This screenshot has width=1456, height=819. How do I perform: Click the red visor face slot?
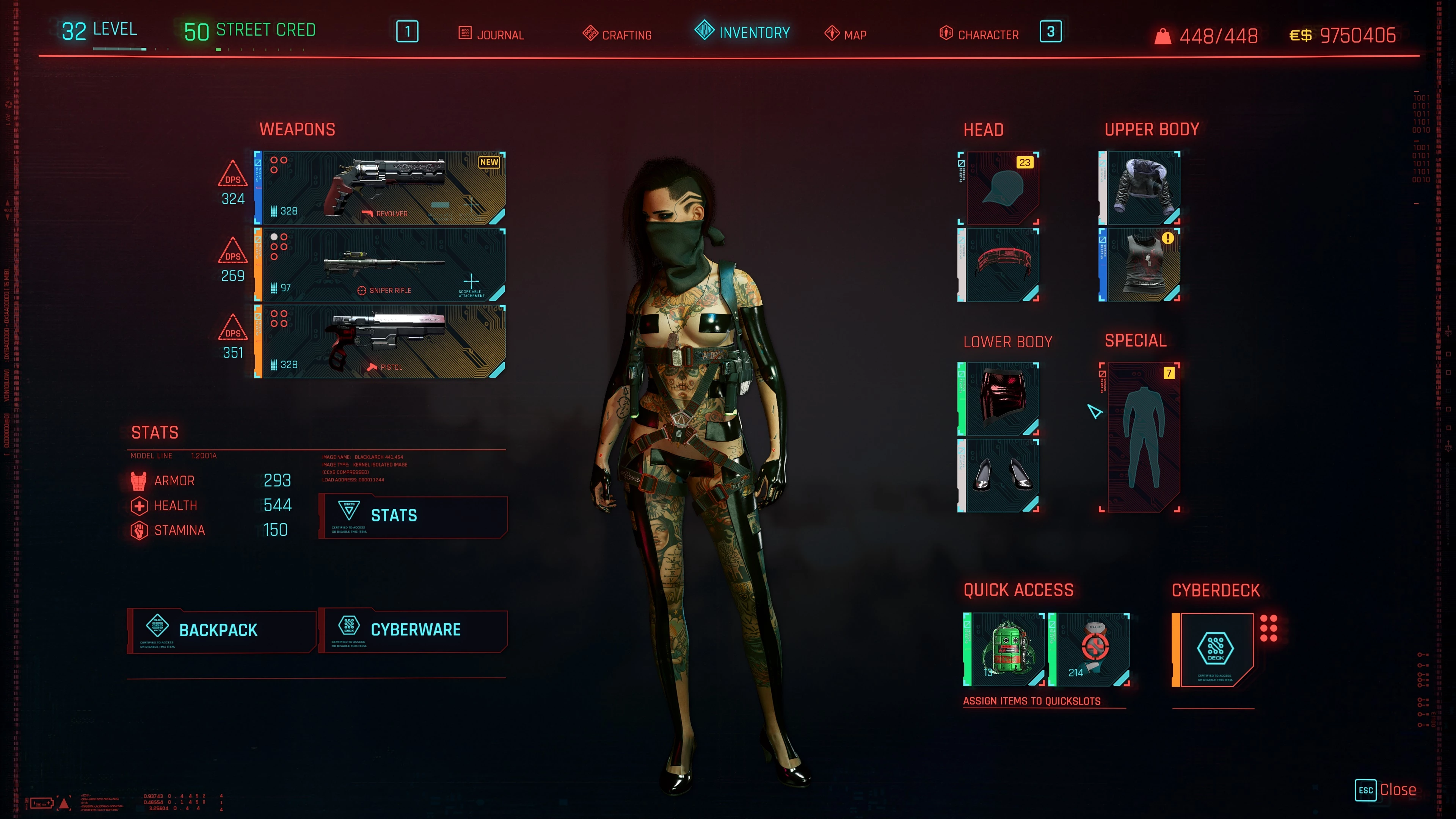999,265
